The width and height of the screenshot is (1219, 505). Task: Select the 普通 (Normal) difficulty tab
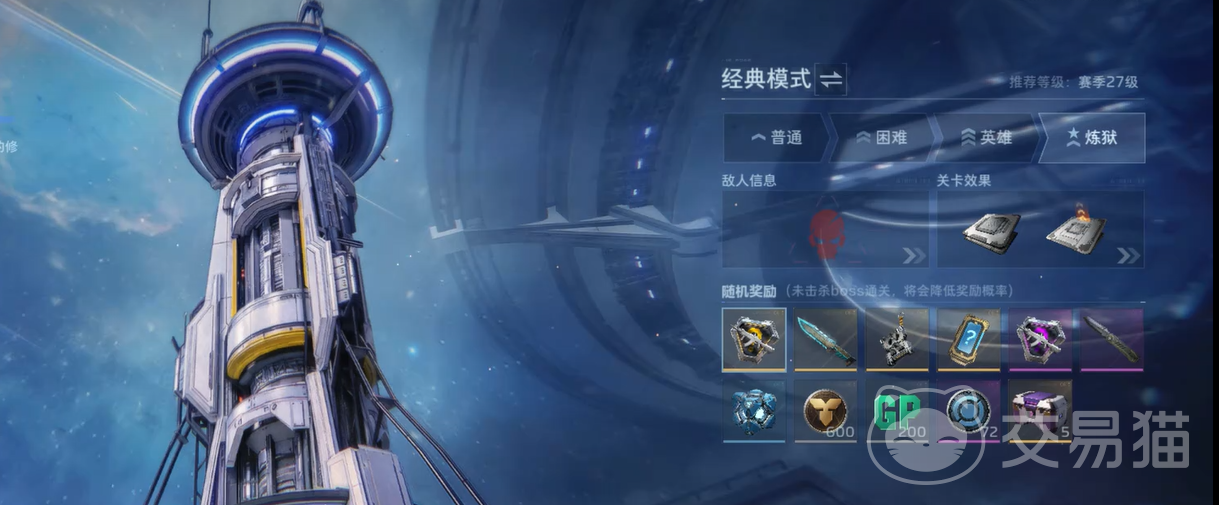tap(776, 138)
